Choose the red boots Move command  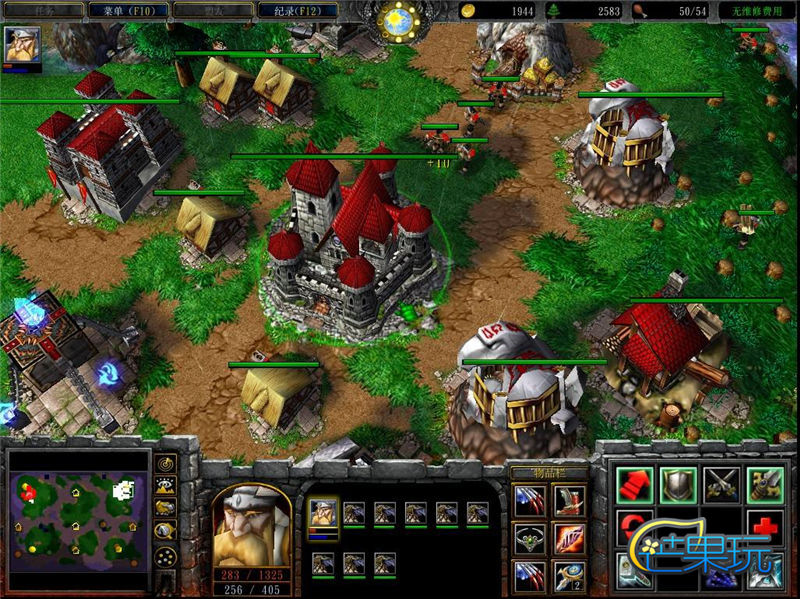(634, 486)
